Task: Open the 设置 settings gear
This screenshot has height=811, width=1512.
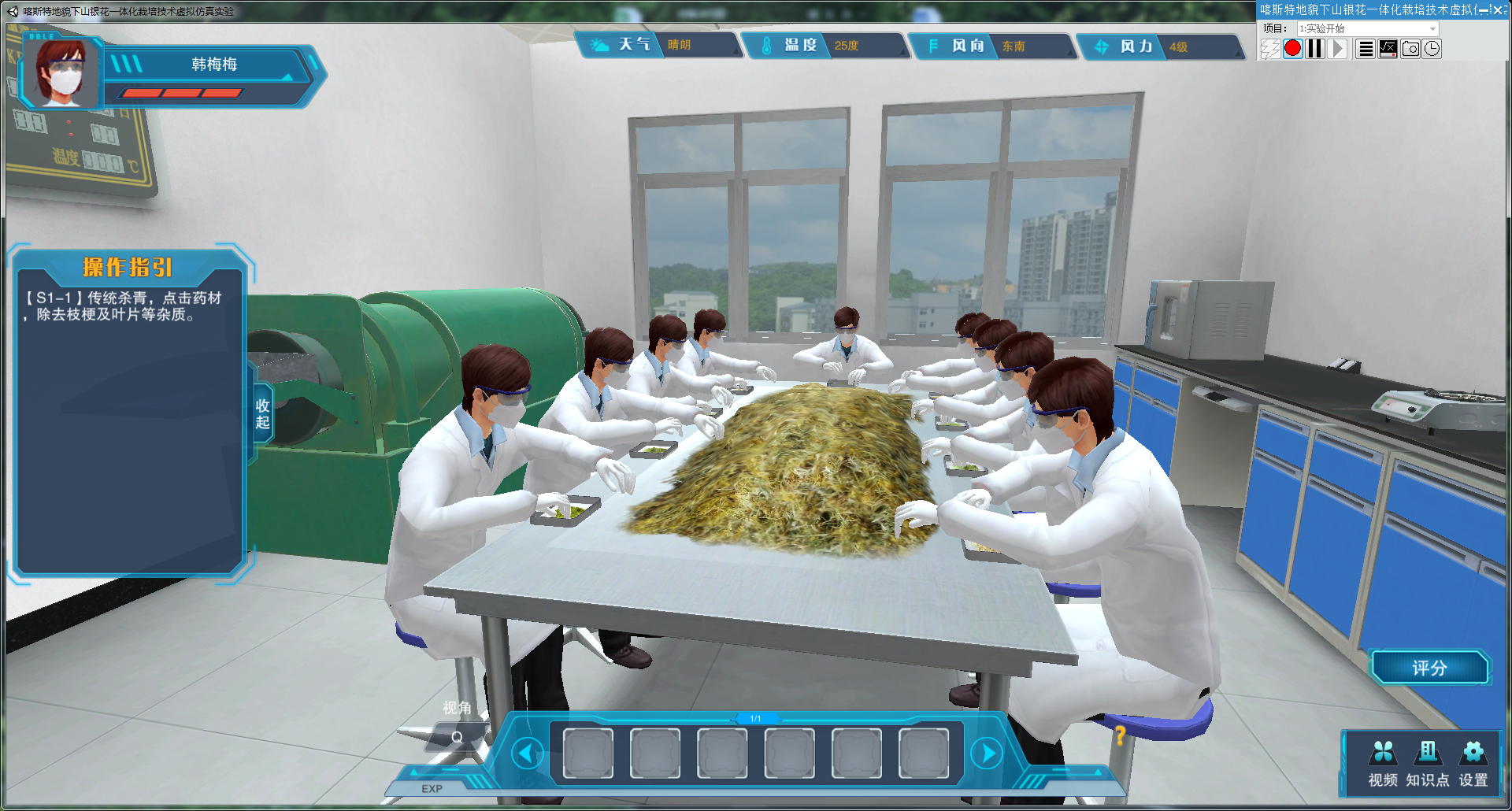Action: point(1473,763)
